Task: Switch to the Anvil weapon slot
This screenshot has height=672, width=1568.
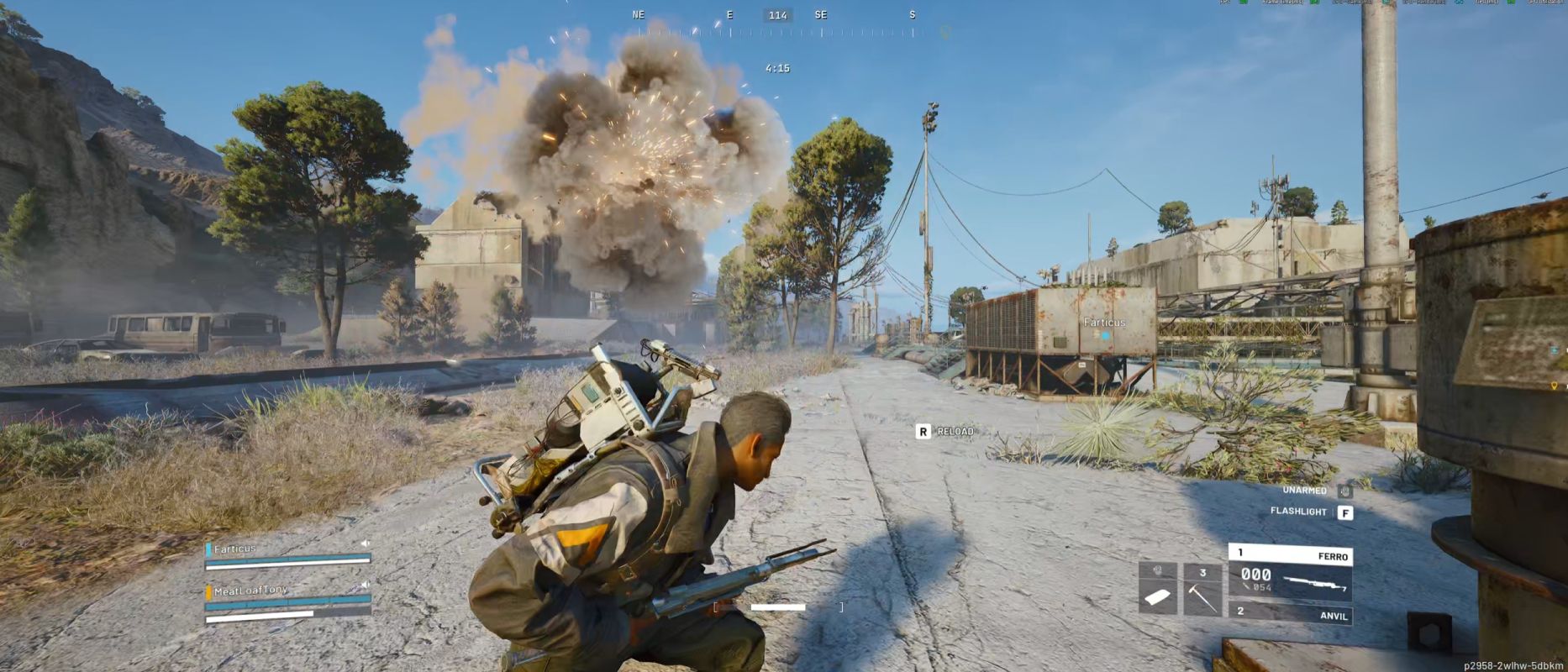Action: tap(1290, 612)
